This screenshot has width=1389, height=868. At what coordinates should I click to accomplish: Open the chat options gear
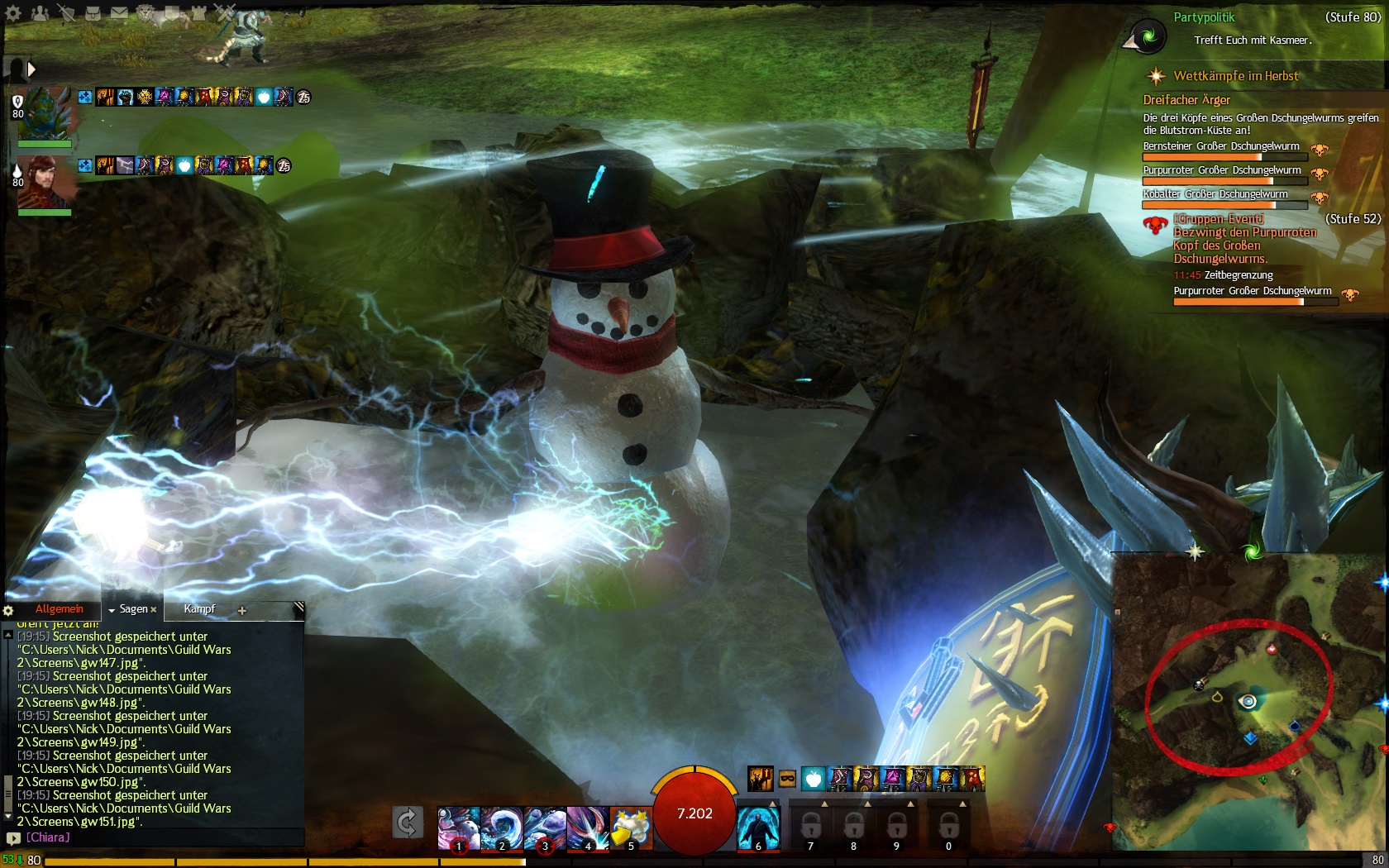coord(8,611)
